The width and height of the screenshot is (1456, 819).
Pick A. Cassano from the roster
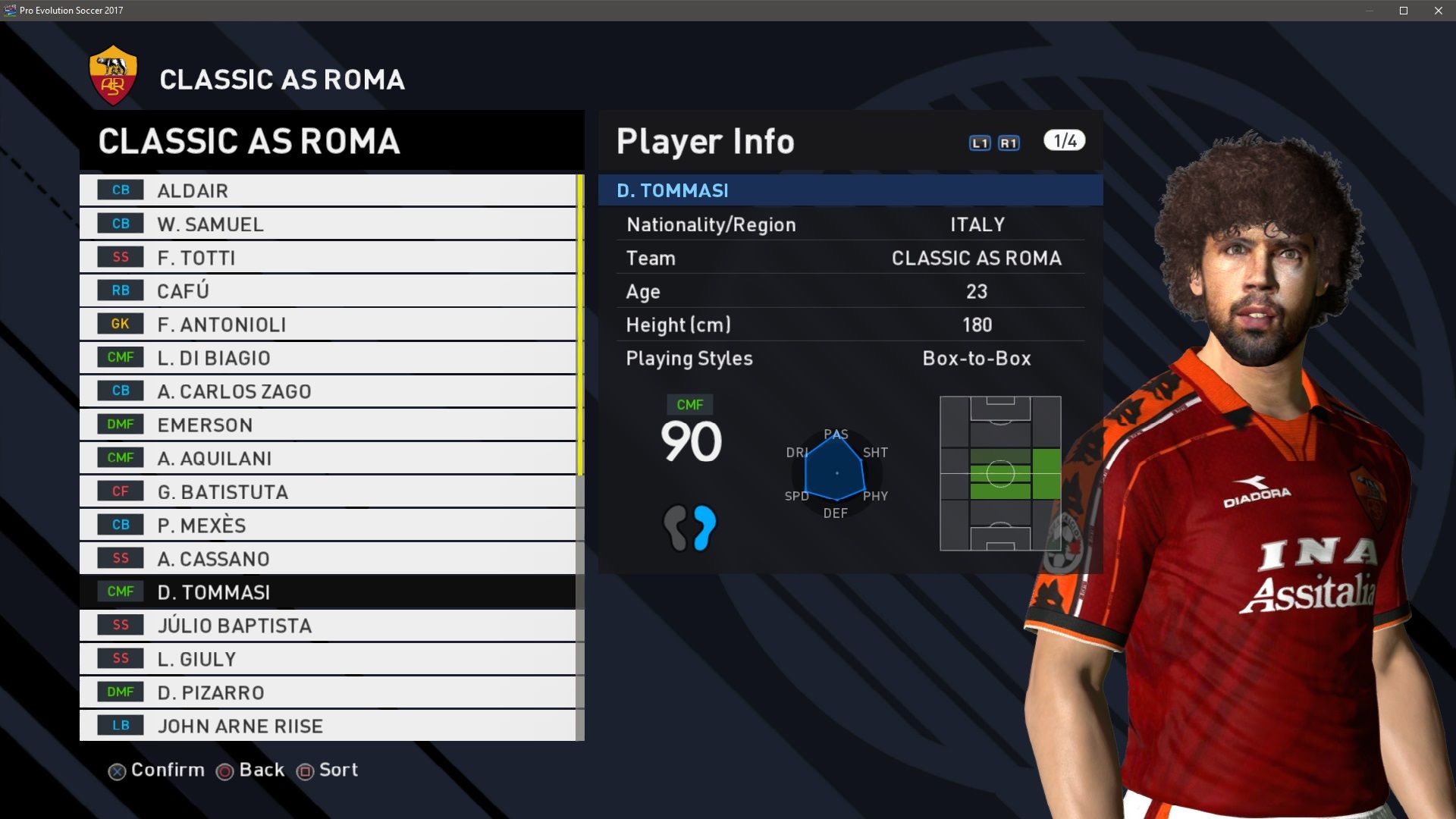tap(327, 558)
